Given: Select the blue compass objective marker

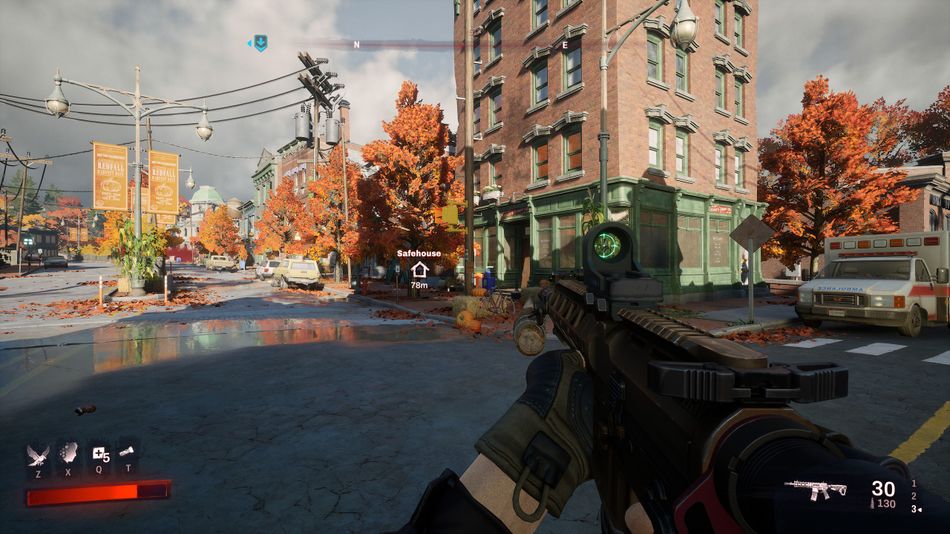Looking at the screenshot, I should (260, 43).
